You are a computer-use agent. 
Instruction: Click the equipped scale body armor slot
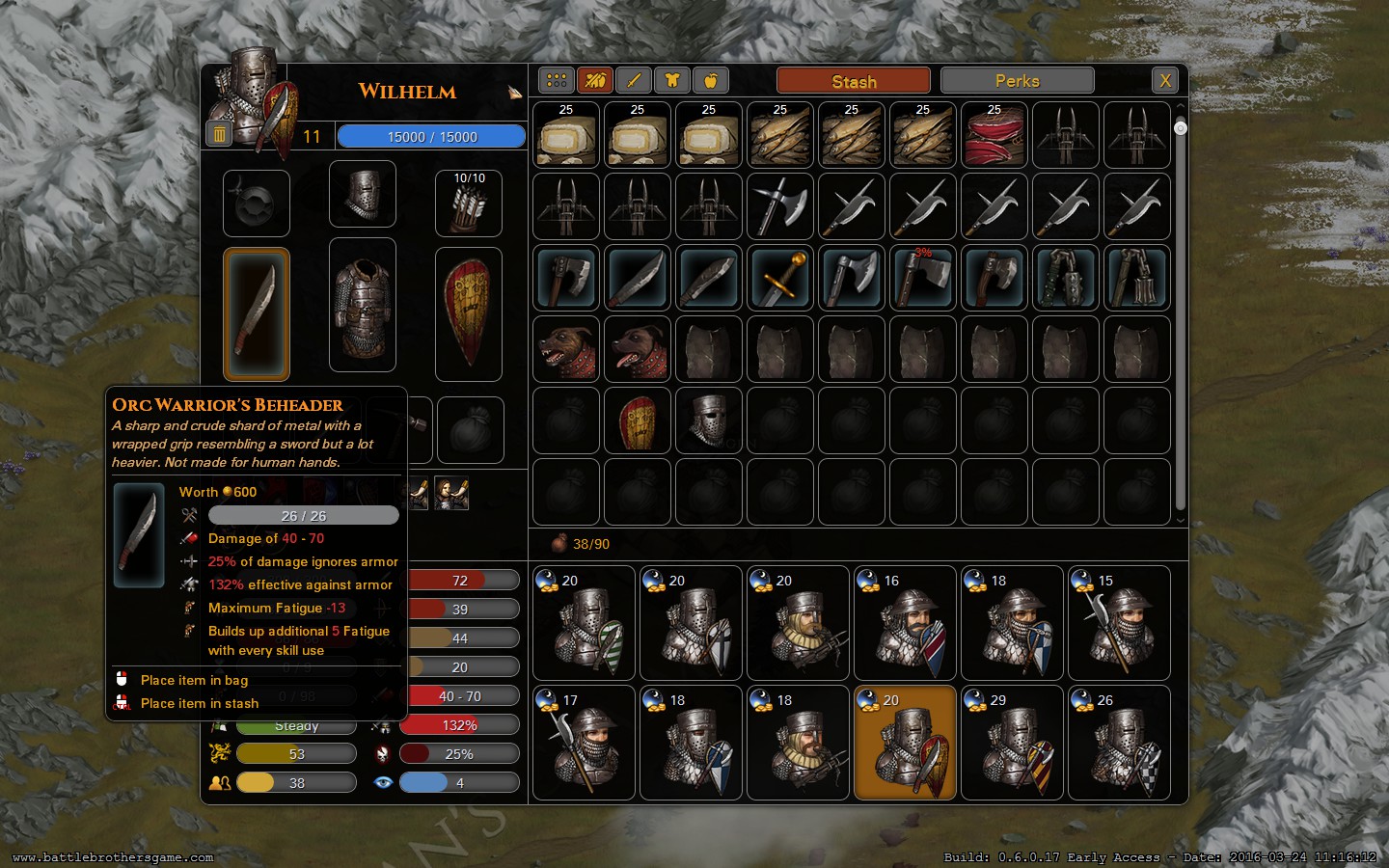[x=363, y=305]
